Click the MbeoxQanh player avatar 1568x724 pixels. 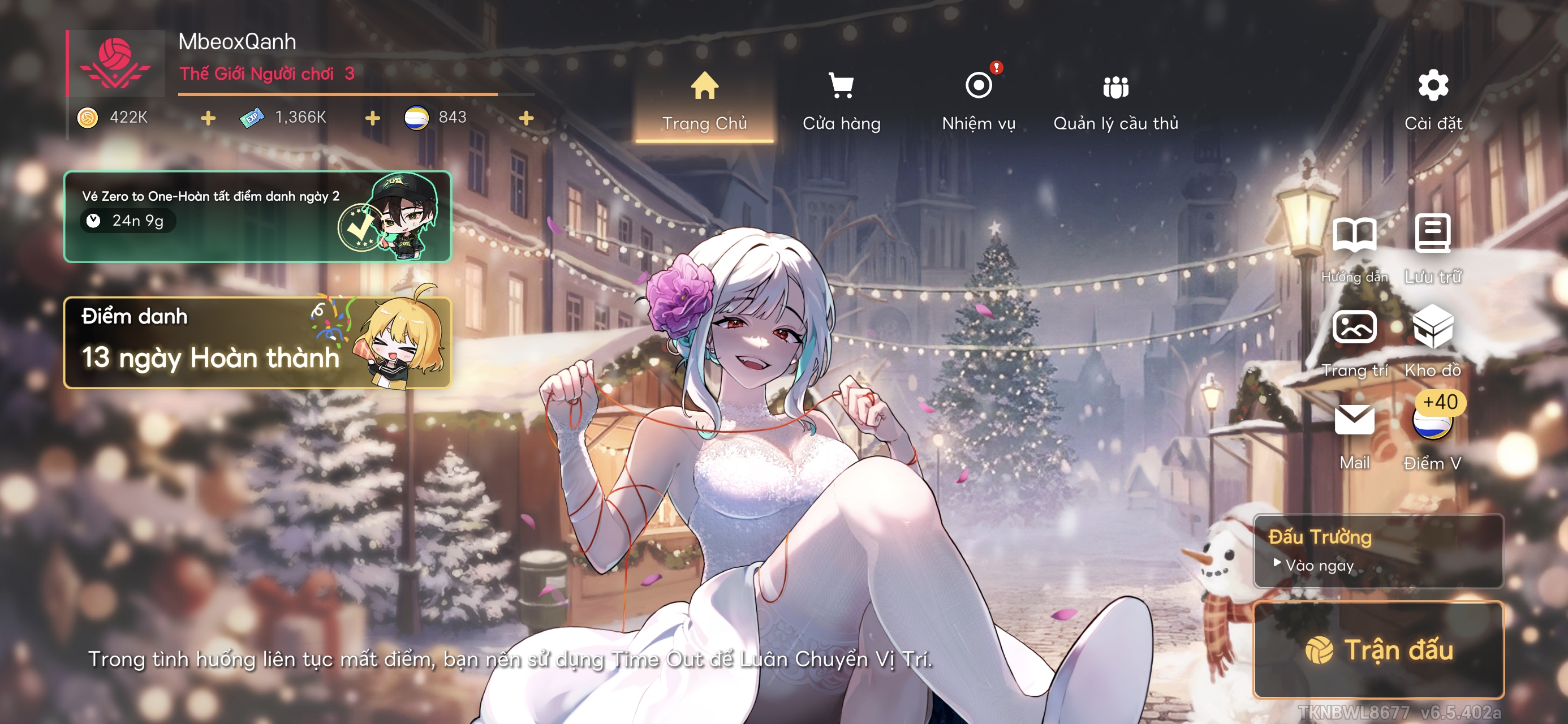(x=115, y=64)
